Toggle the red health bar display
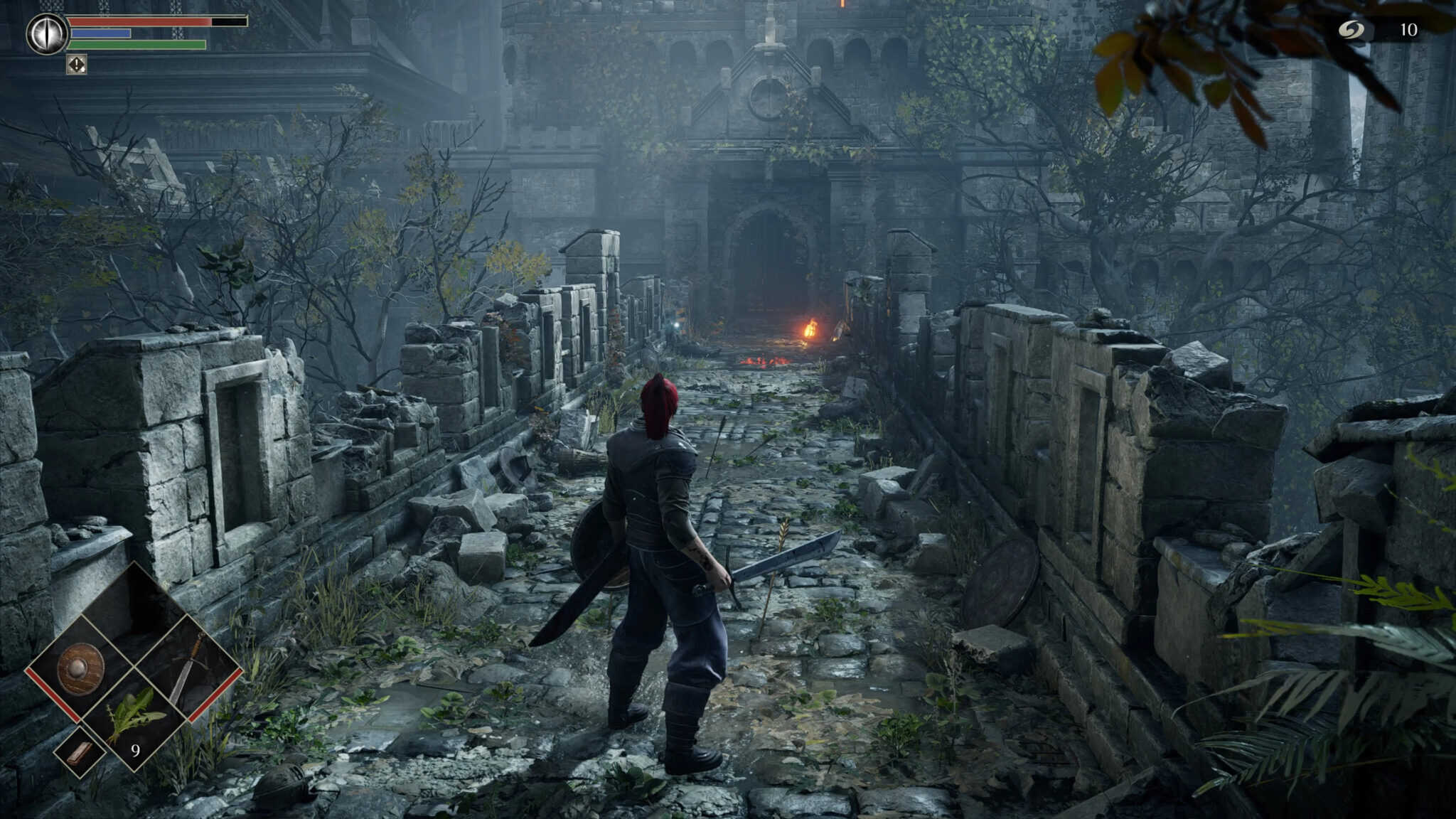This screenshot has height=819, width=1456. click(140, 21)
